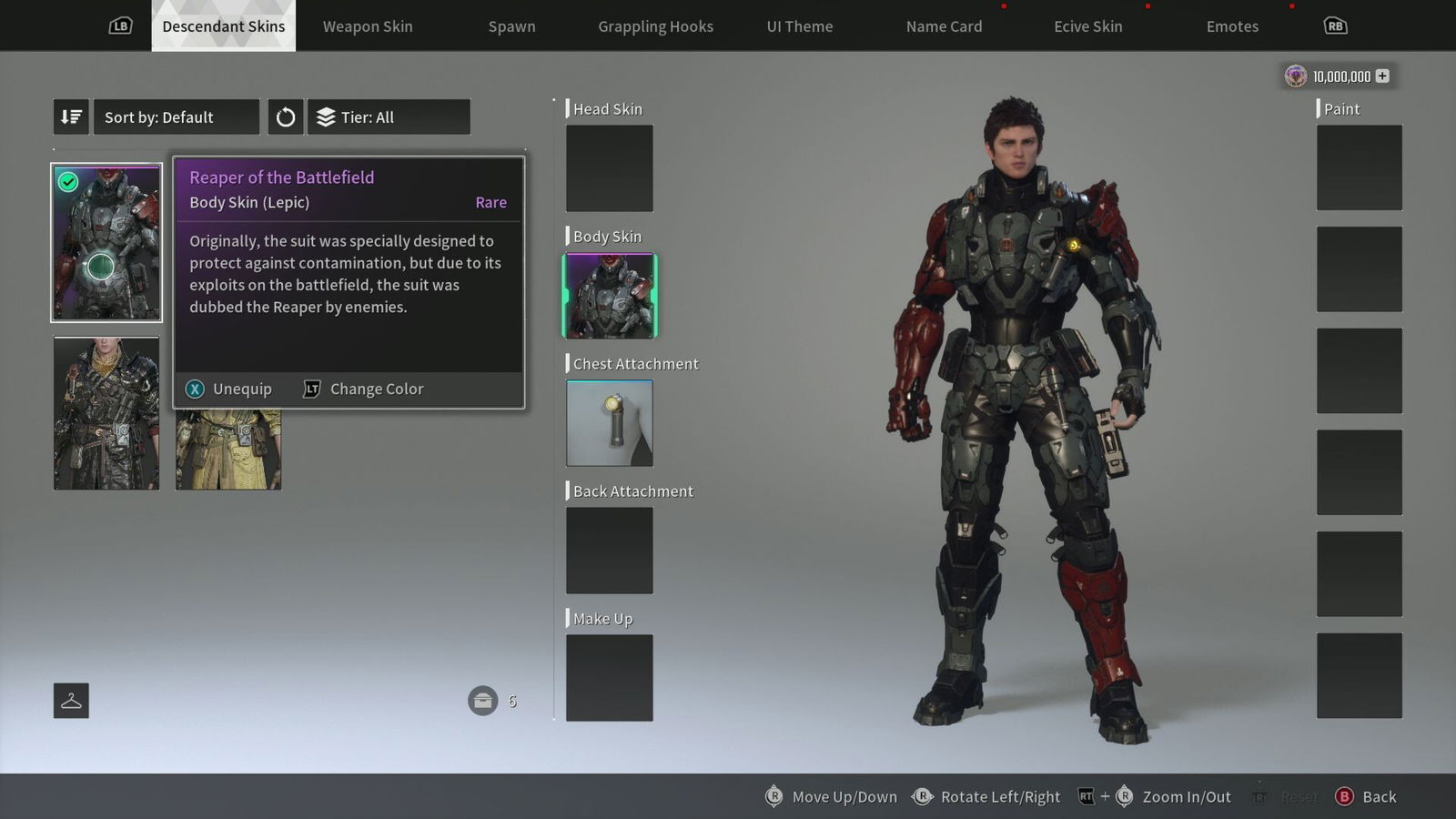The image size is (1456, 819).
Task: Go to the Grappling Hooks tab
Action: tap(655, 26)
